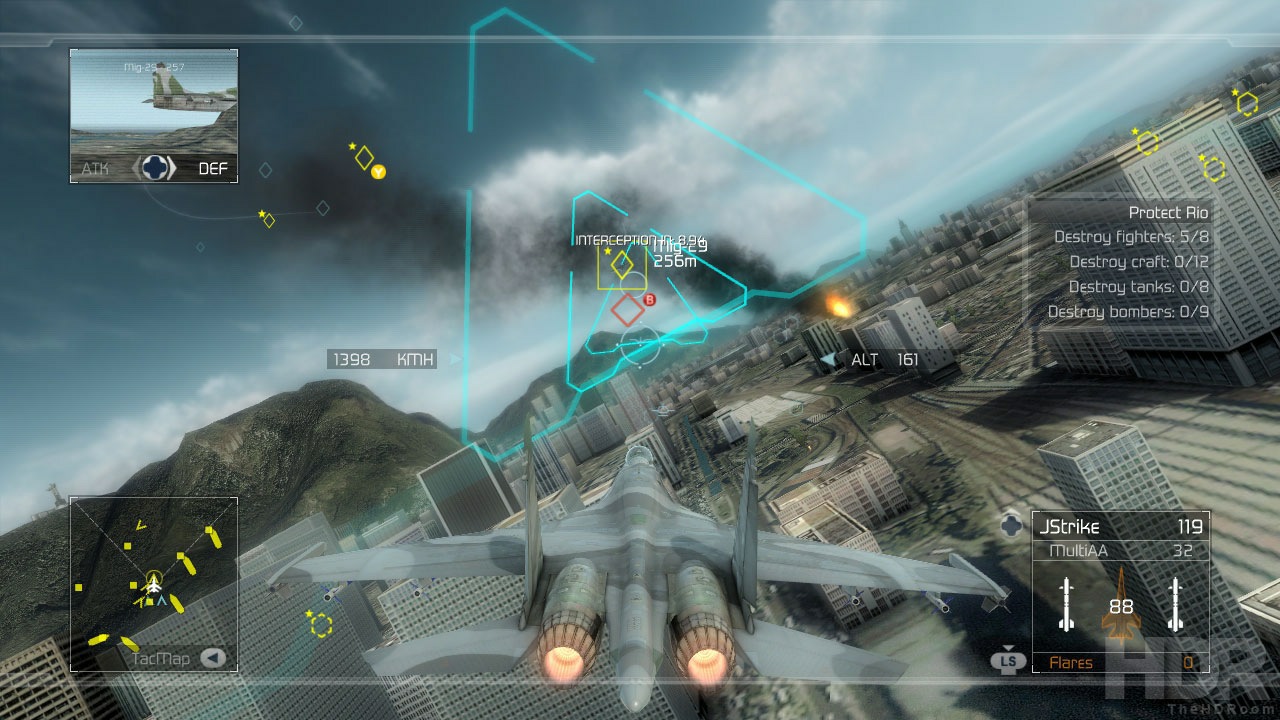This screenshot has height=720, width=1280.
Task: Click the left arrow of the ATK/DEF selector
Action: pyautogui.click(x=137, y=169)
